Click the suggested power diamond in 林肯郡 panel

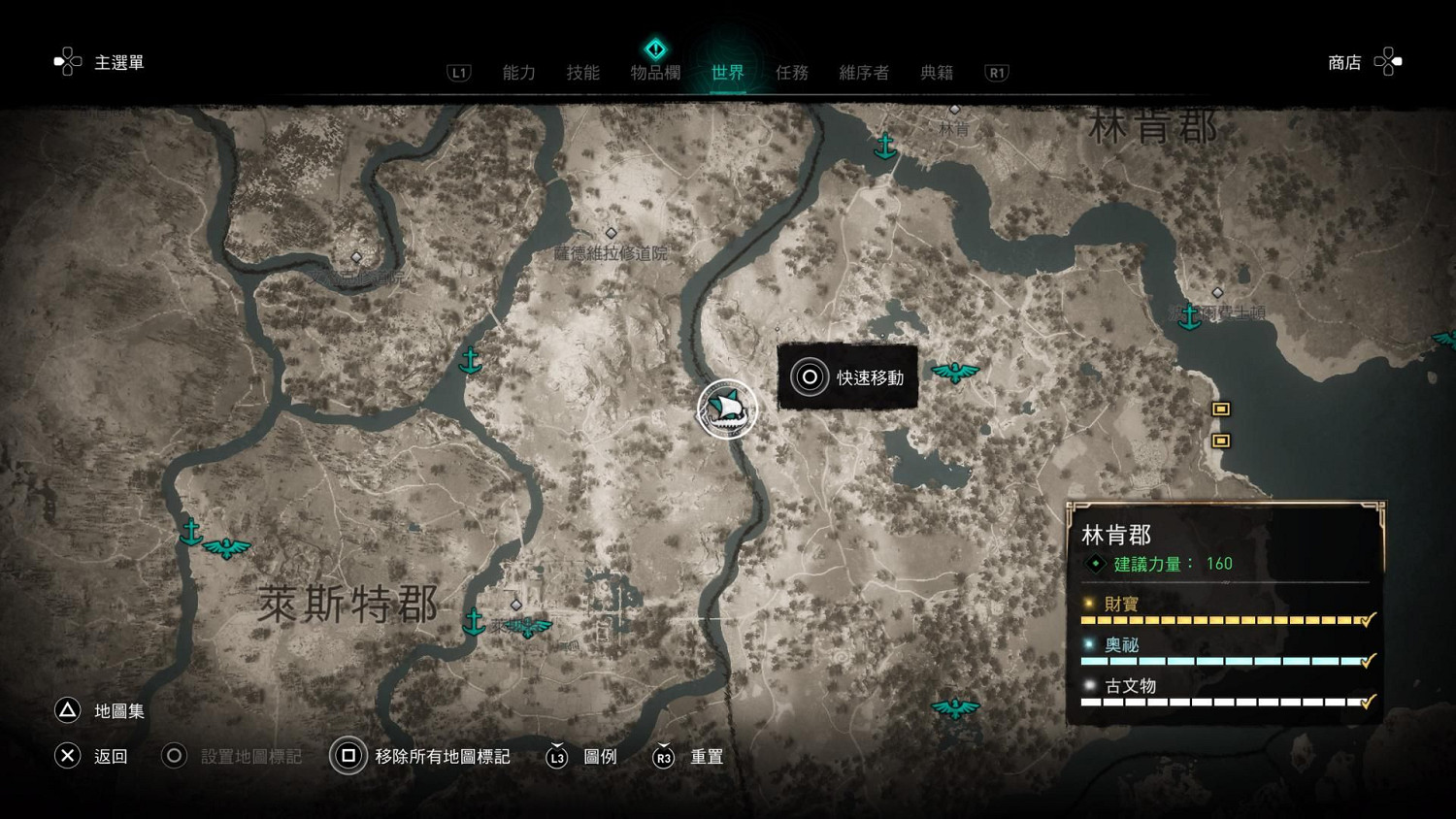click(x=1095, y=563)
